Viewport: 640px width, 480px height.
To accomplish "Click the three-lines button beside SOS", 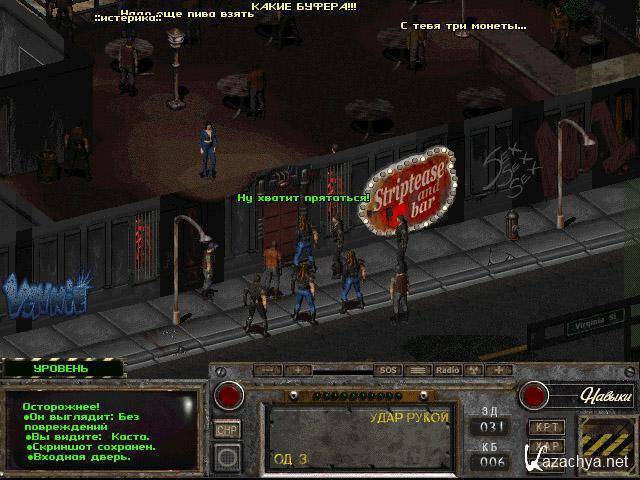I will [418, 370].
